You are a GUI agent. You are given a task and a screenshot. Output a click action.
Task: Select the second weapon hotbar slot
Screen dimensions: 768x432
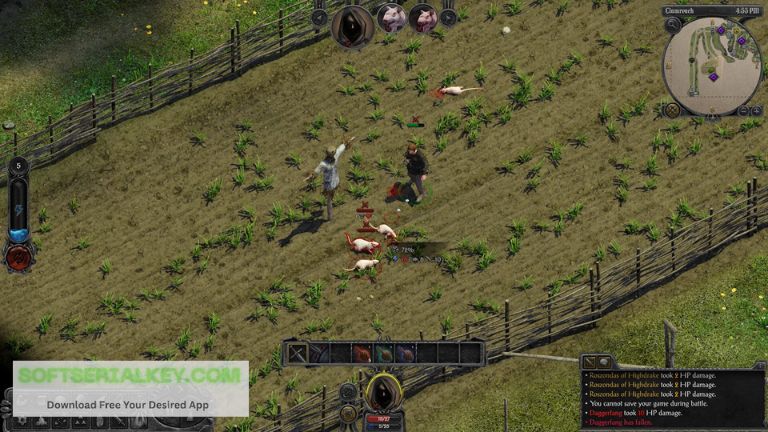320,353
